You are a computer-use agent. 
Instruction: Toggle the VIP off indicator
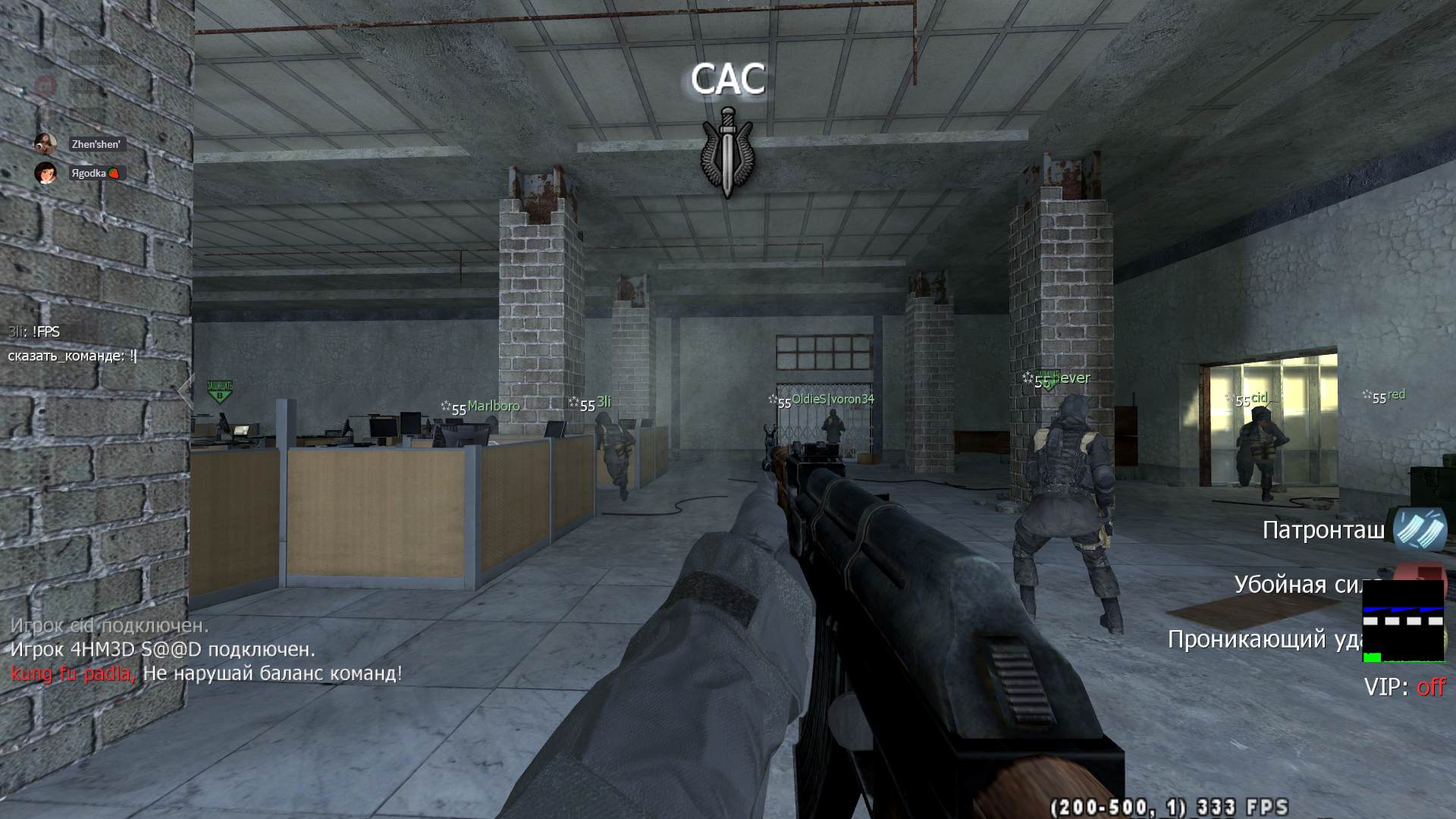click(1404, 687)
